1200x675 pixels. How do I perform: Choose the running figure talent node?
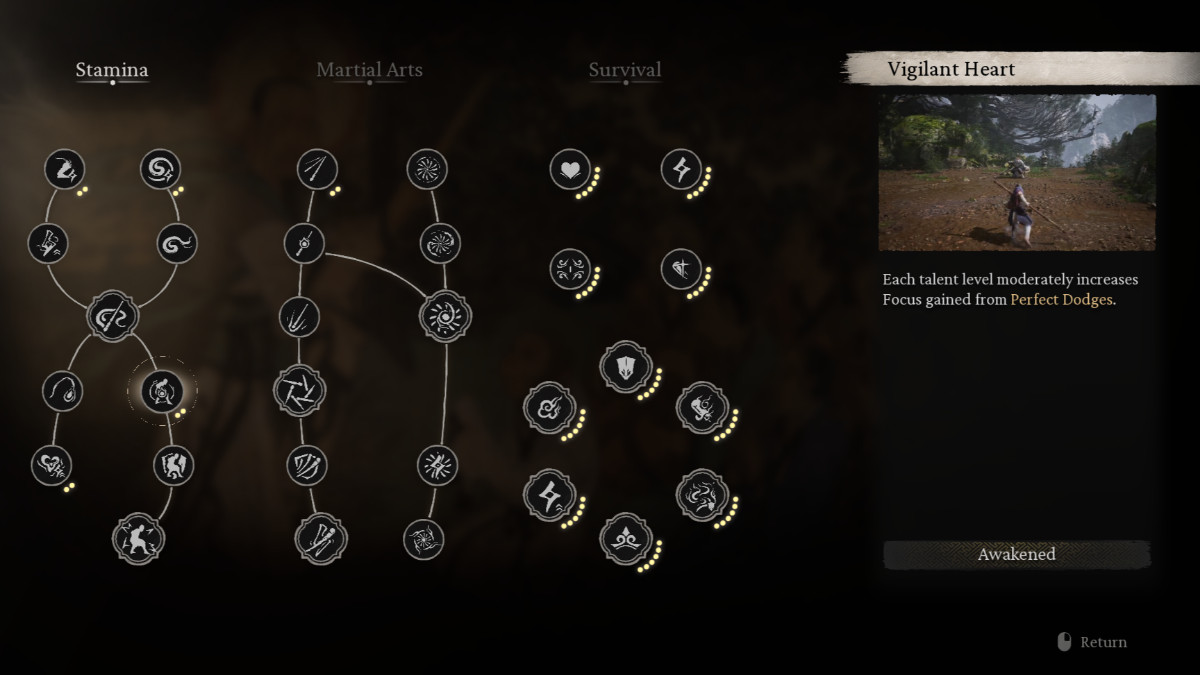[138, 538]
